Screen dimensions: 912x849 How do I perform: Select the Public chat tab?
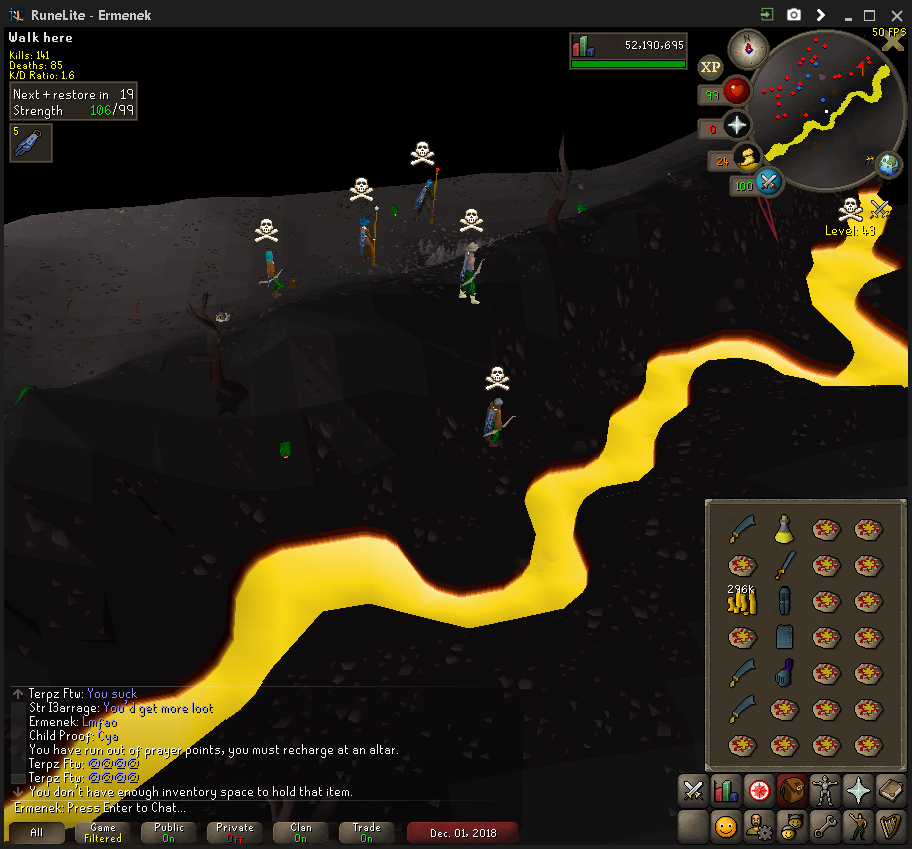[169, 832]
